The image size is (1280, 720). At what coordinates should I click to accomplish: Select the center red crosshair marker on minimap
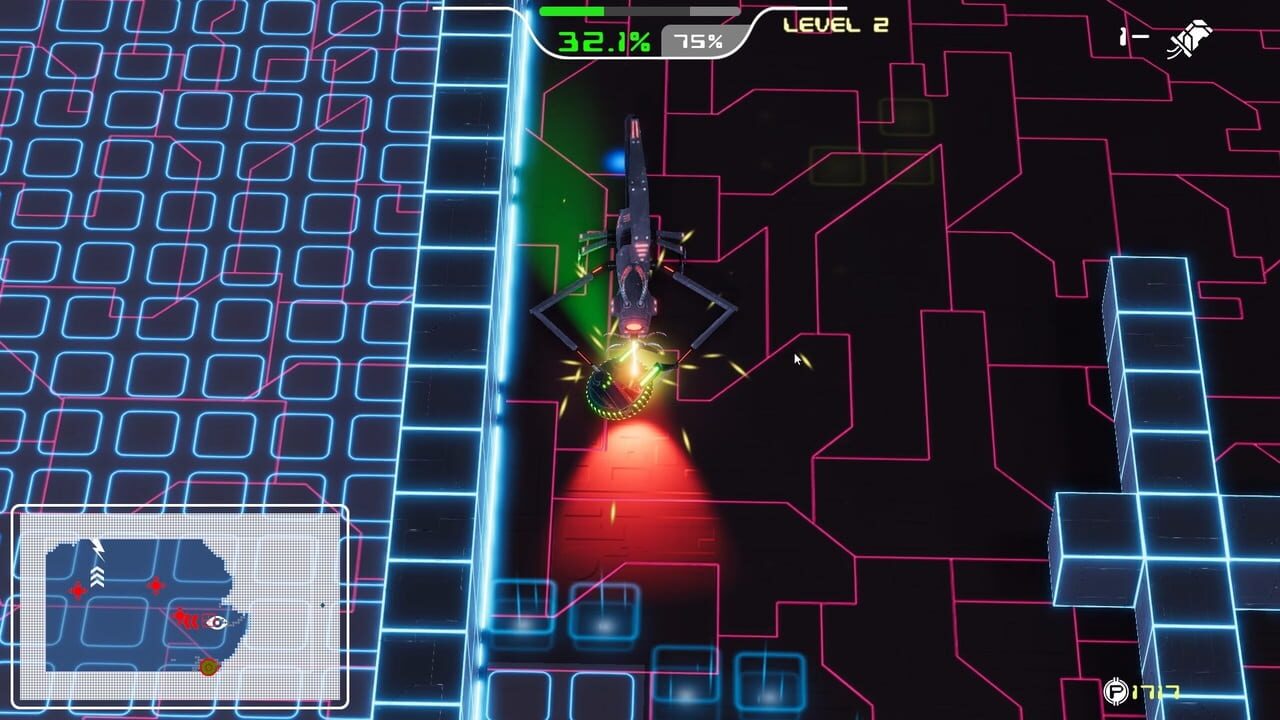coord(156,585)
